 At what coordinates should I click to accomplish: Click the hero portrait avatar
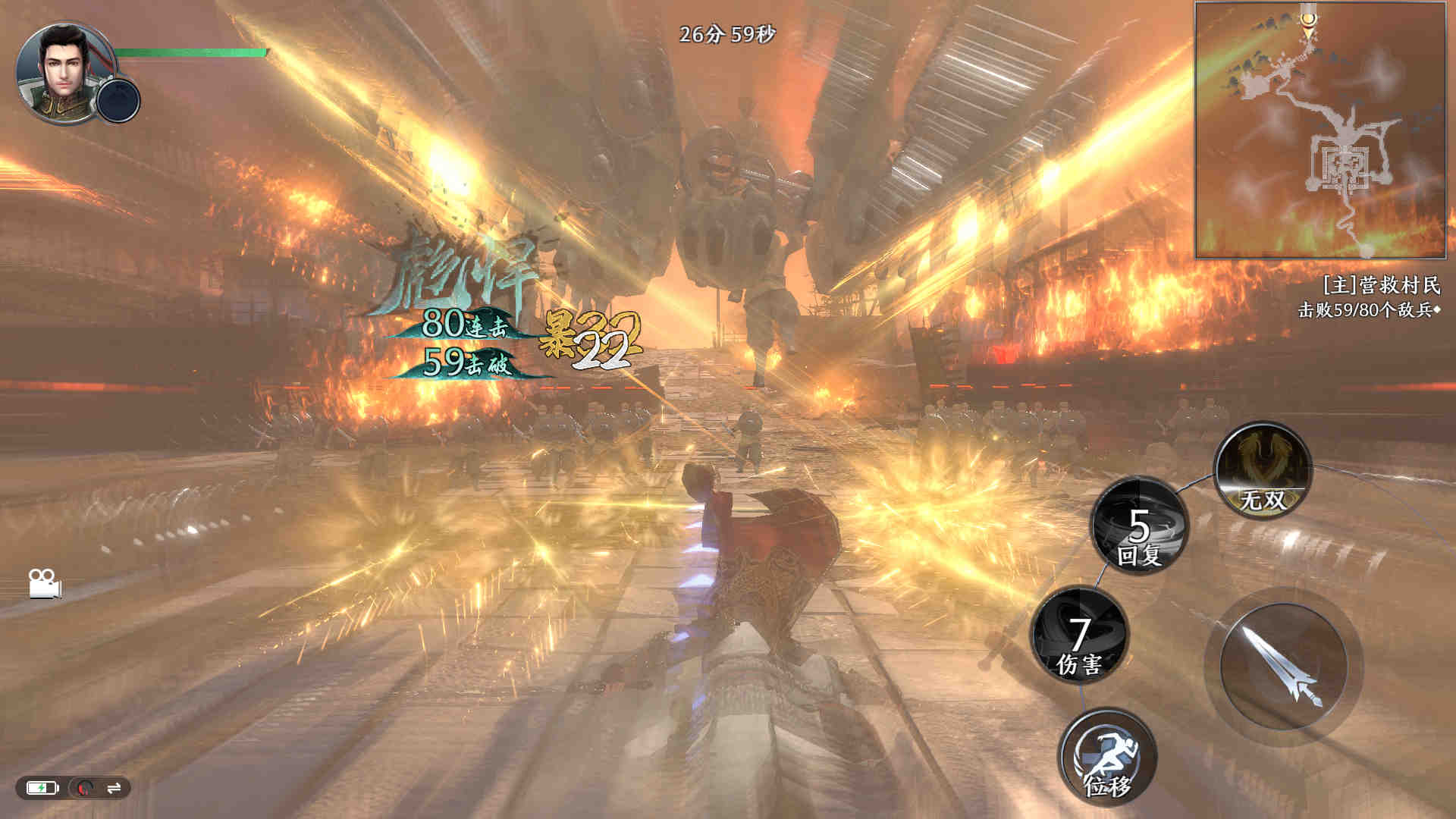(x=61, y=71)
